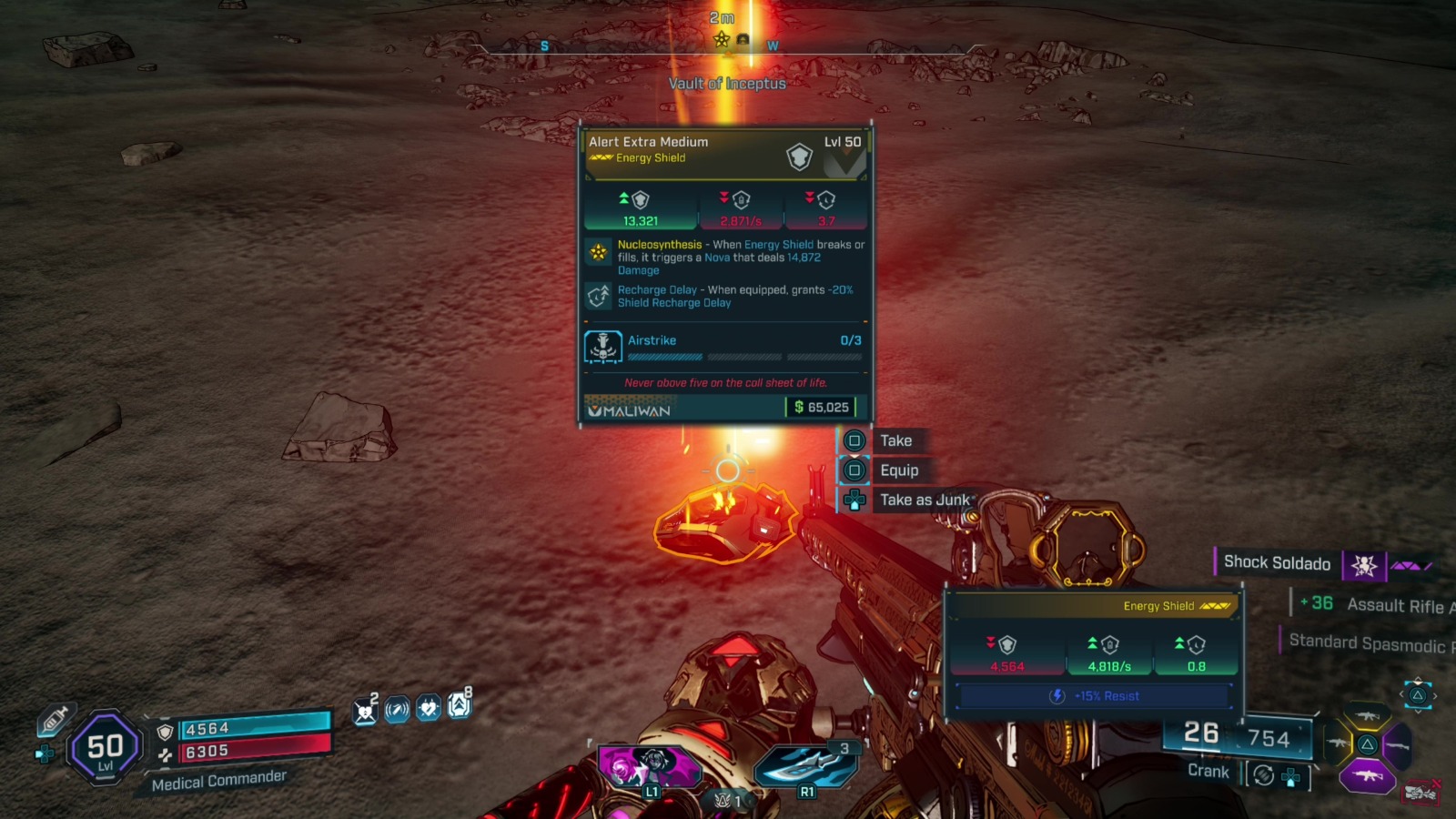1456x819 pixels.
Task: Select the purple shotgun in right weapon slot
Action: coord(1397,745)
